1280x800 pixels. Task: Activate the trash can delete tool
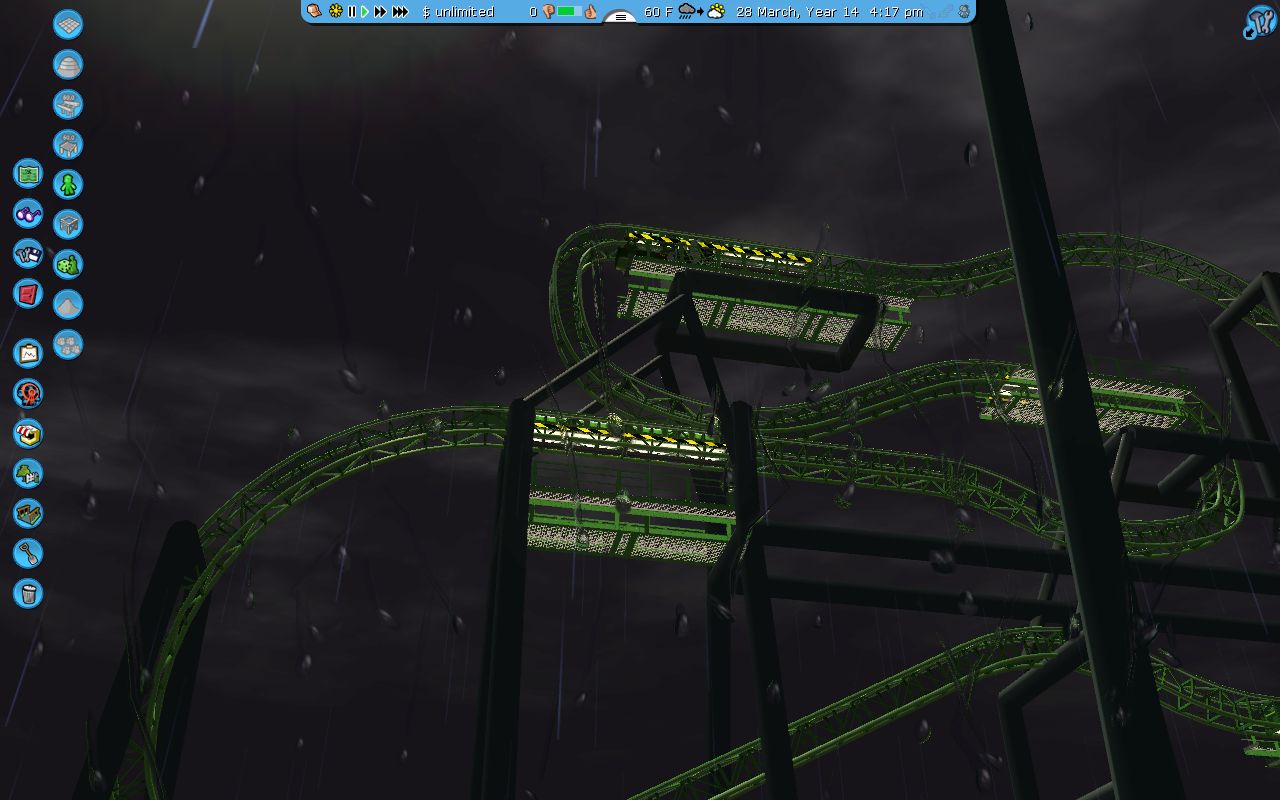(28, 593)
